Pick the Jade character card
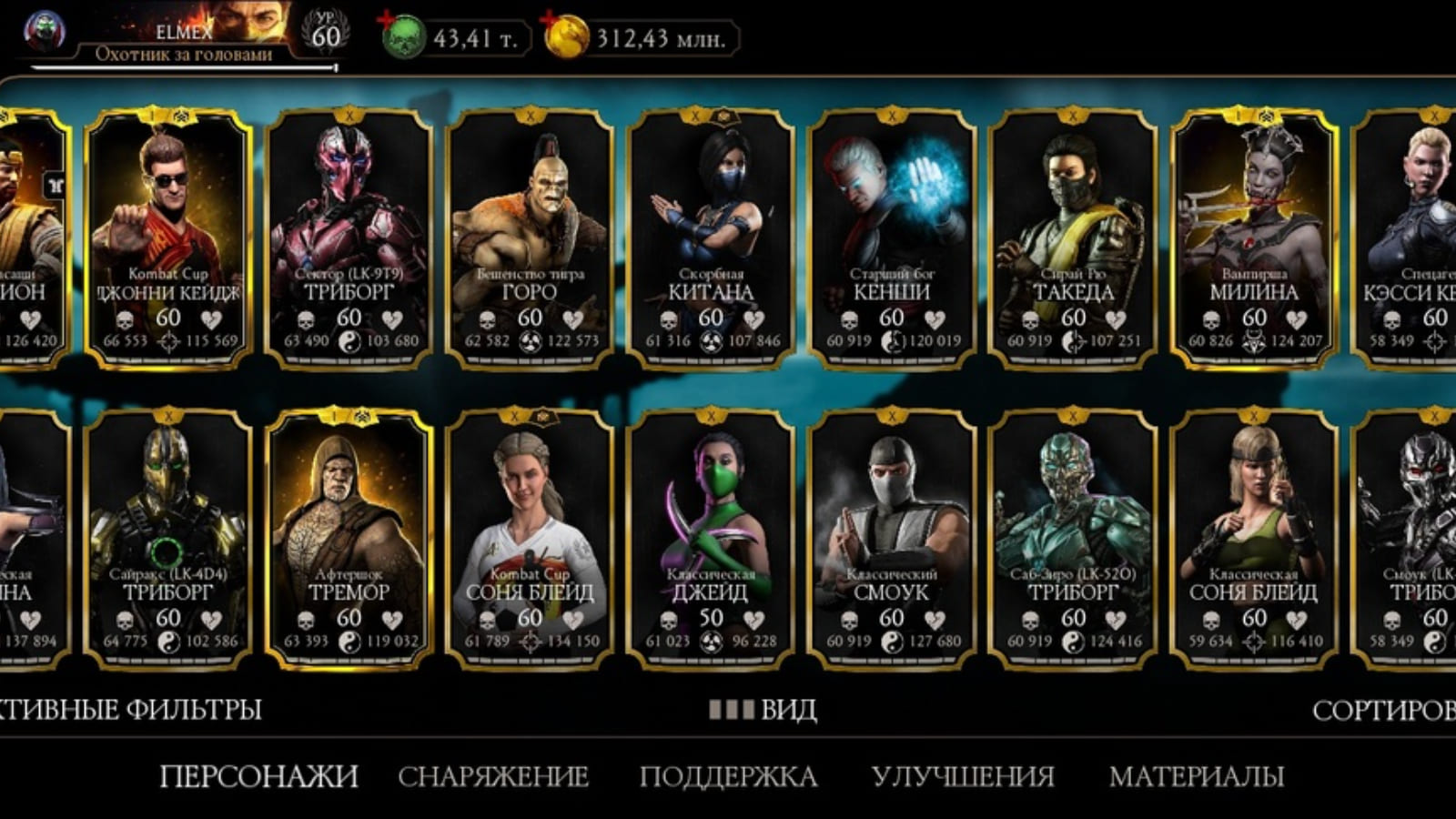Image resolution: width=1456 pixels, height=819 pixels. coord(711,537)
